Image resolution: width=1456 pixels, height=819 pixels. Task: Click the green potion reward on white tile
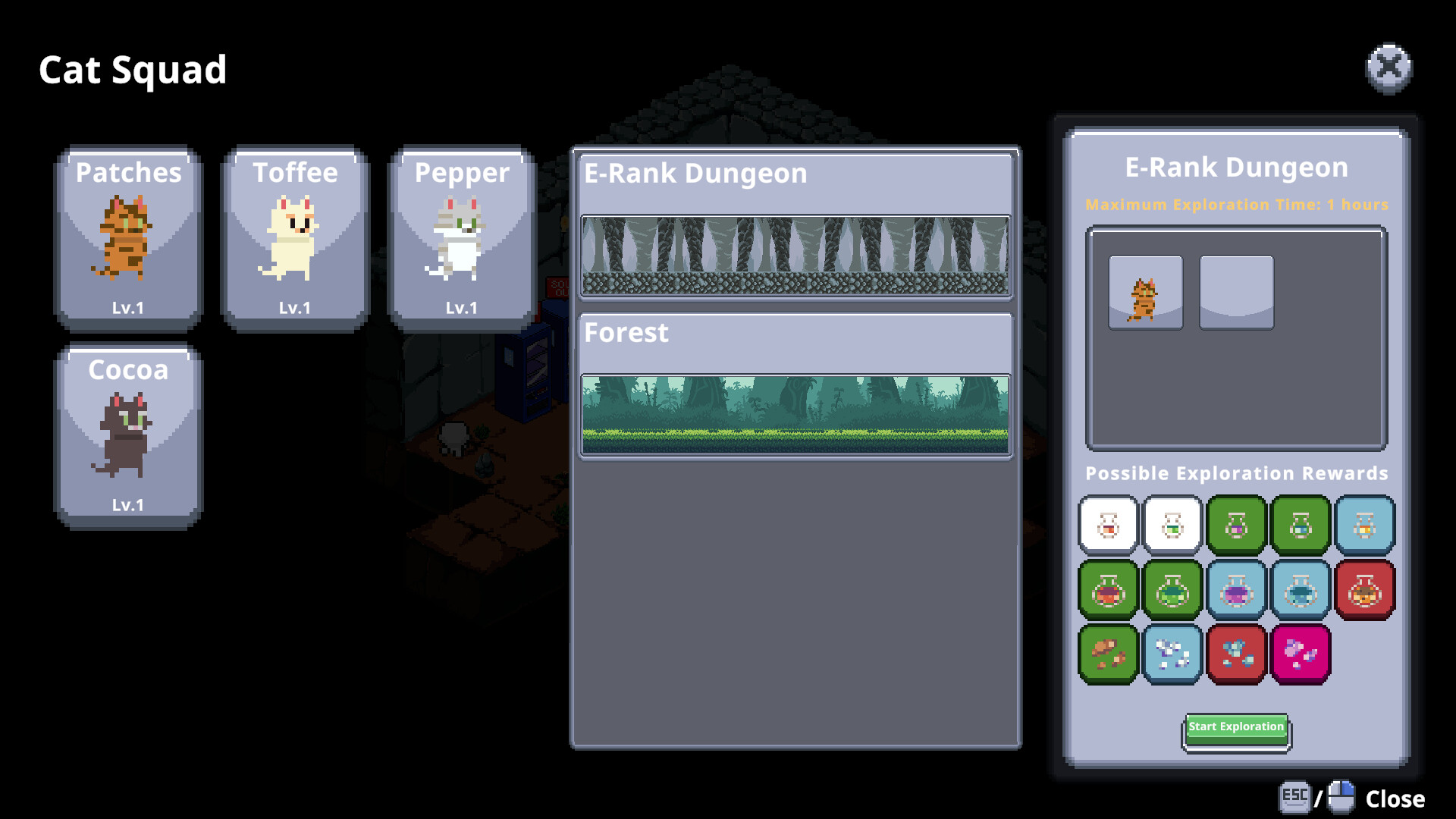(x=1172, y=525)
